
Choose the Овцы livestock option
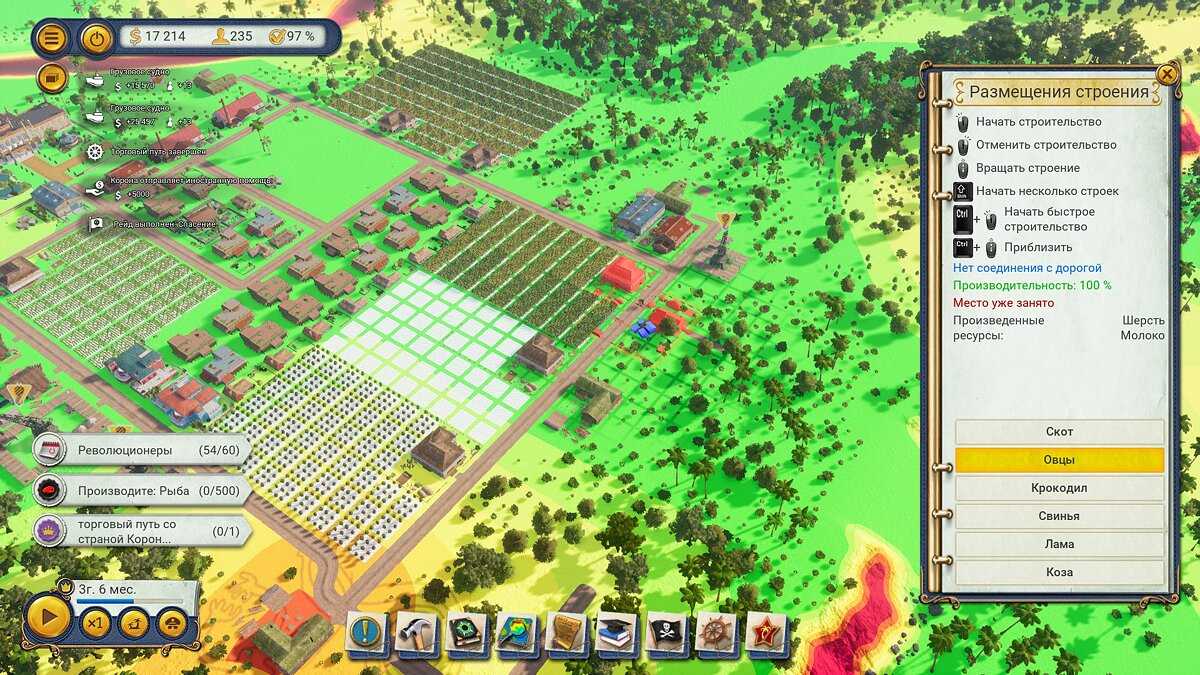1059,460
